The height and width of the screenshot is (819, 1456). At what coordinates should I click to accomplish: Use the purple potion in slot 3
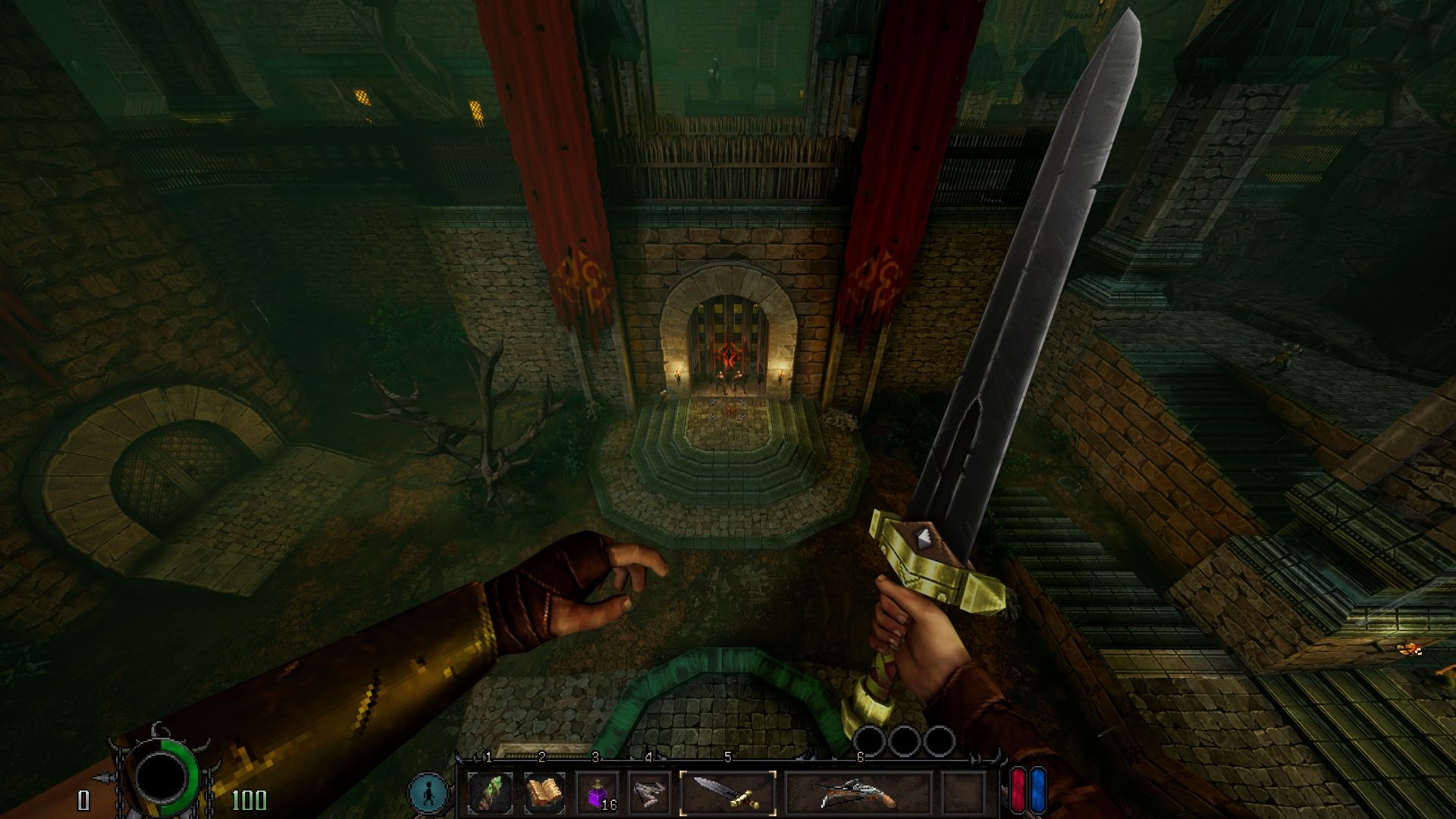pyautogui.click(x=598, y=793)
